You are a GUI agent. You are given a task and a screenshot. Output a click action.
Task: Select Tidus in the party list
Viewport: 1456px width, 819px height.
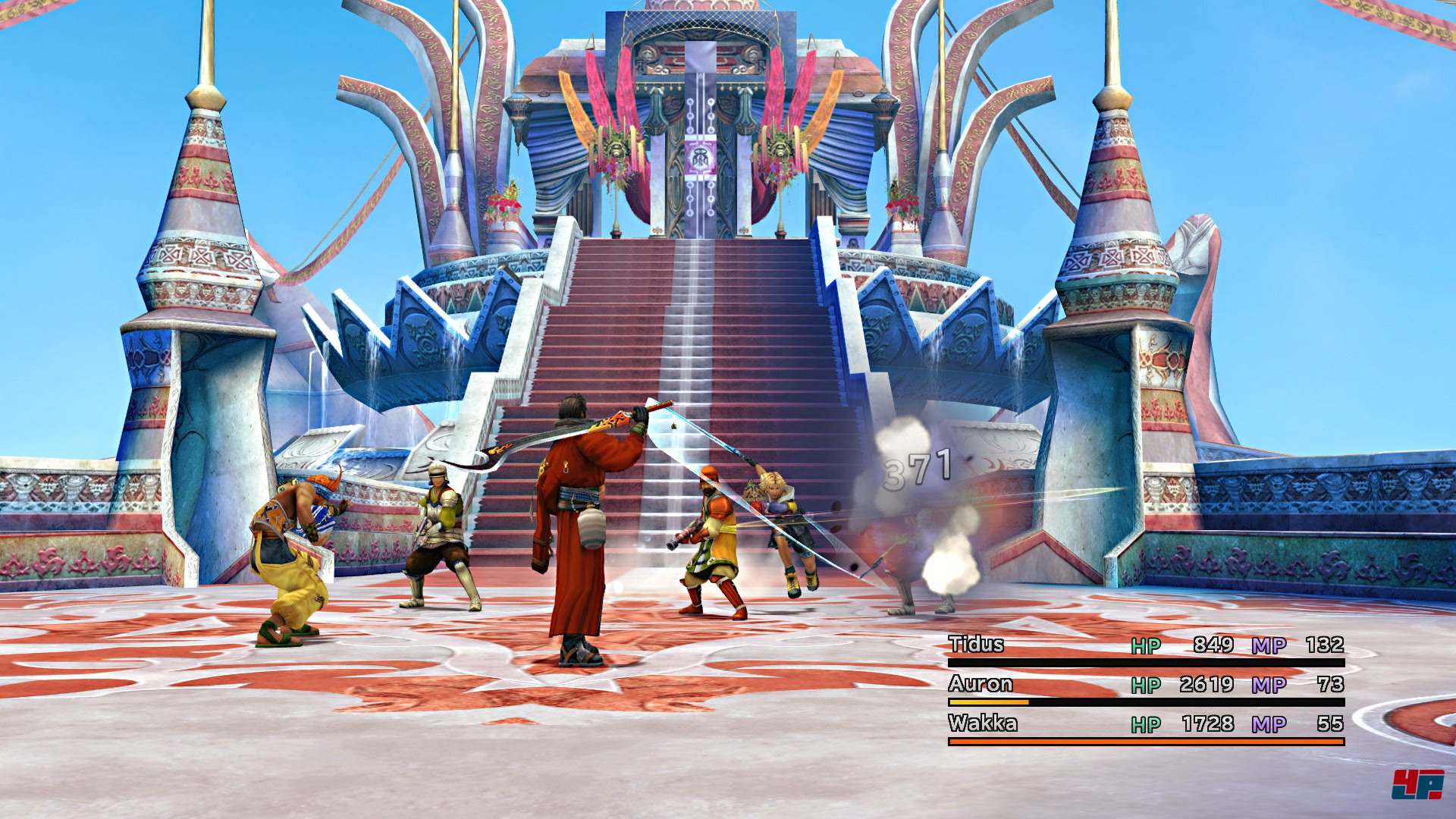pos(976,645)
